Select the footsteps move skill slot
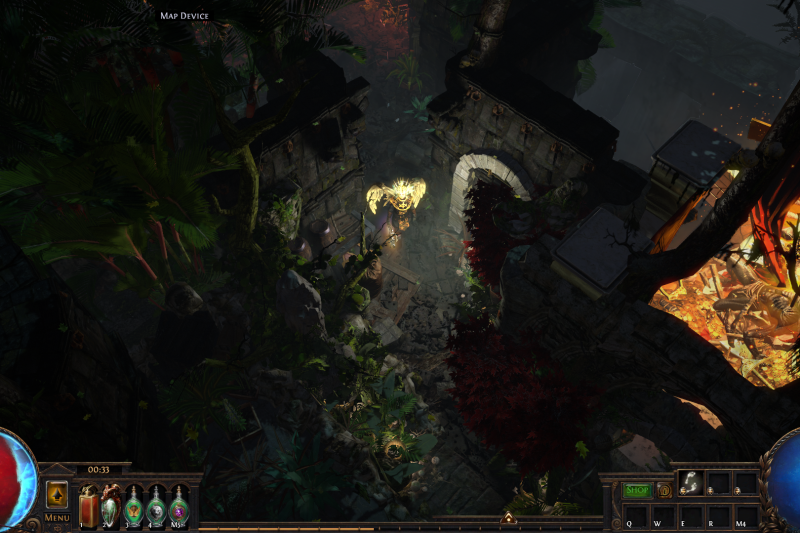The width and height of the screenshot is (800, 533). 690,484
